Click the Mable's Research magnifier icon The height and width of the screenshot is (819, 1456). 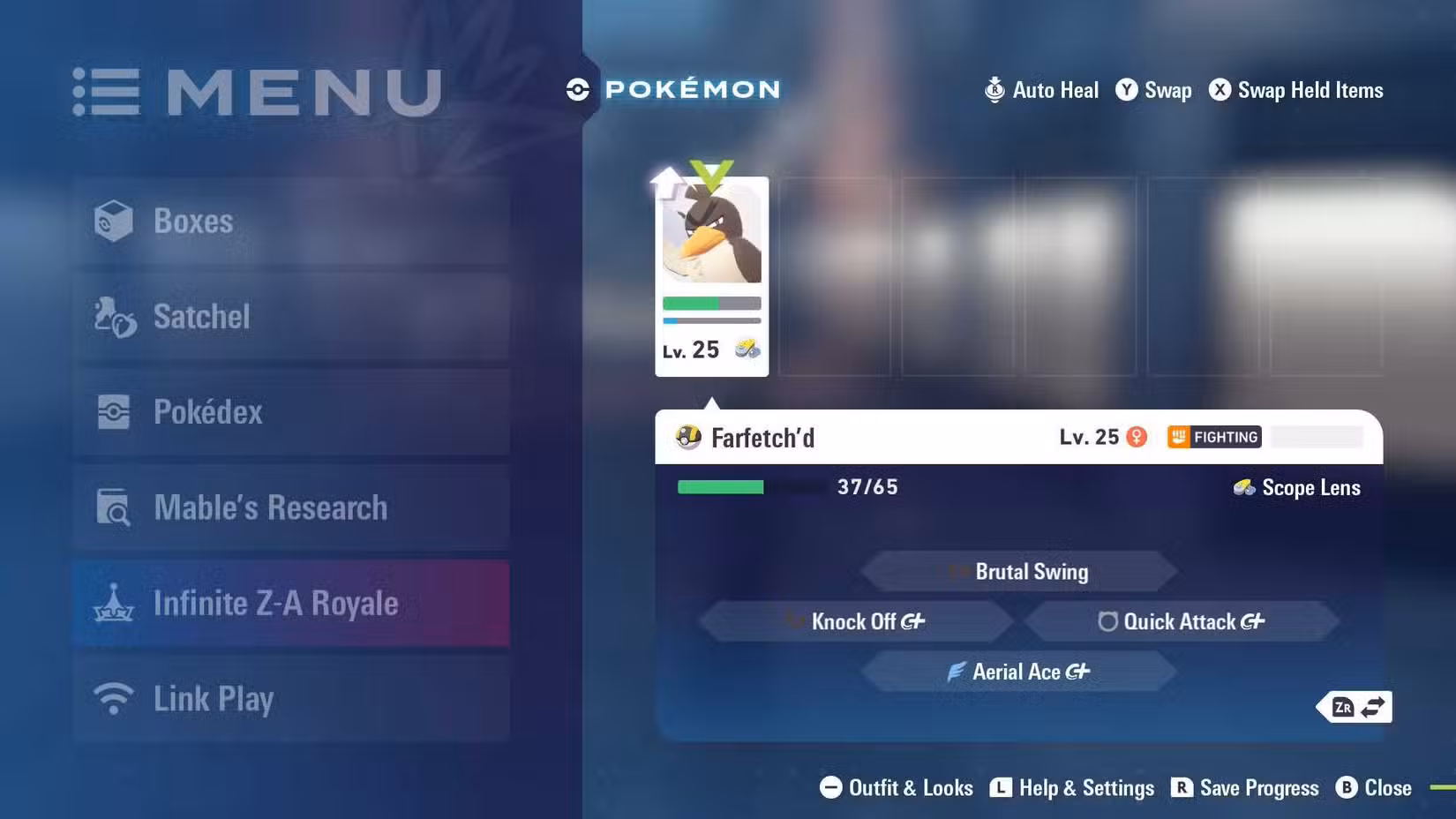pos(113,507)
